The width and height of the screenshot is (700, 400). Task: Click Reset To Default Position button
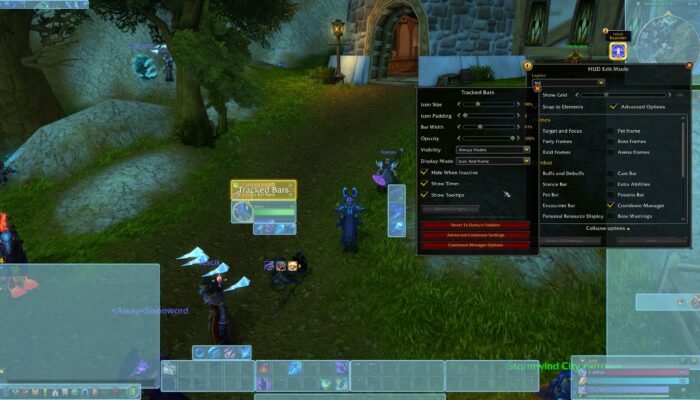coord(474,225)
